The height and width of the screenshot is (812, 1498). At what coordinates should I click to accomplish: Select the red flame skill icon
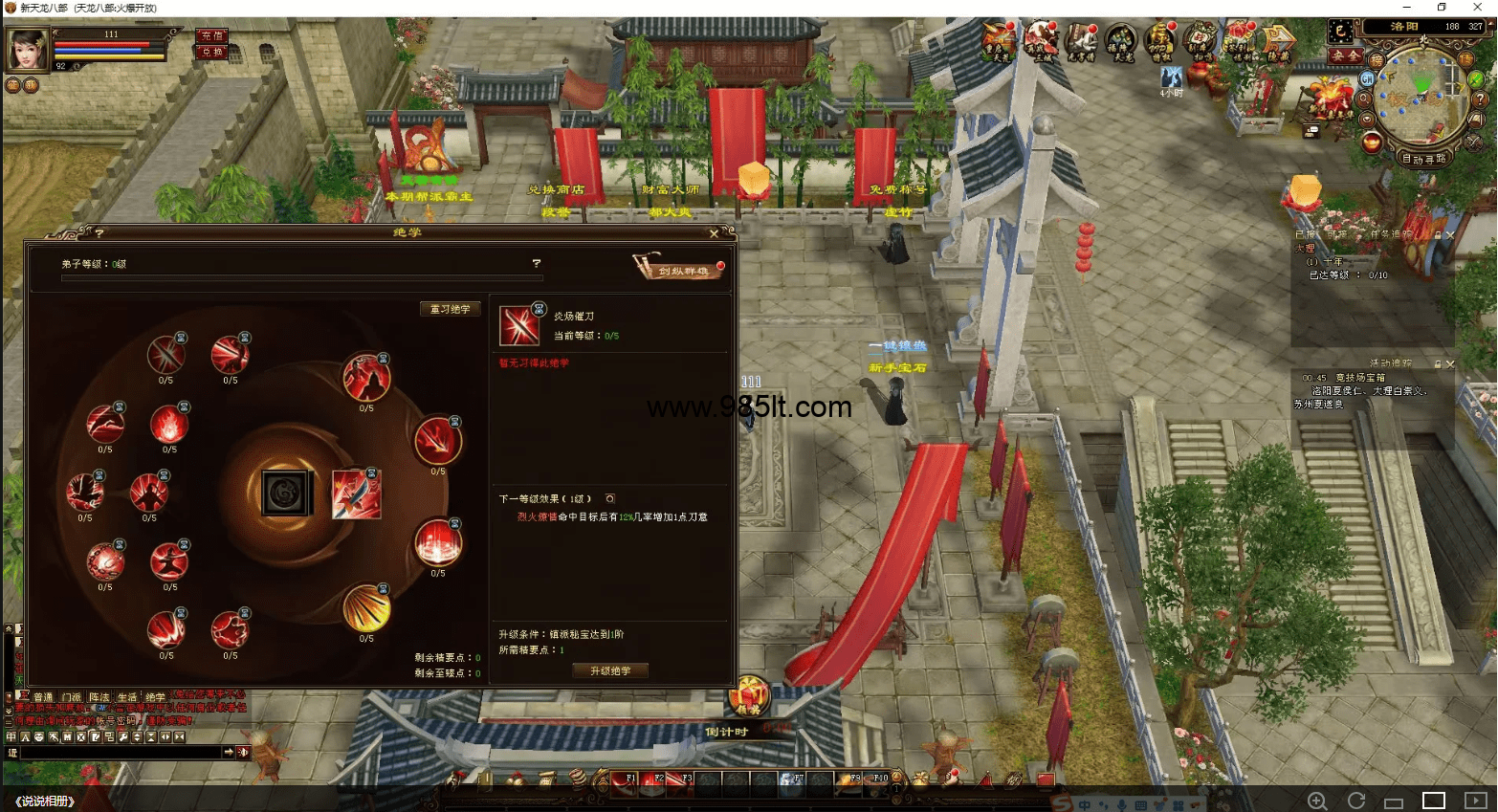(x=169, y=425)
